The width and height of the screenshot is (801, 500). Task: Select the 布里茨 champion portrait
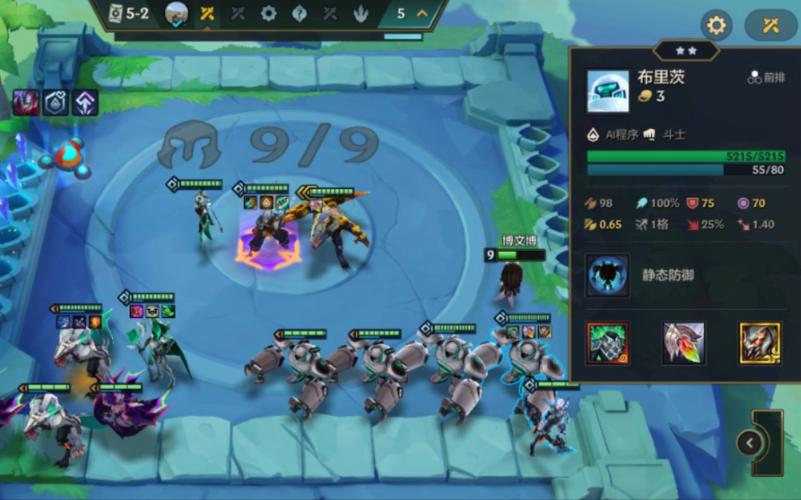point(607,91)
